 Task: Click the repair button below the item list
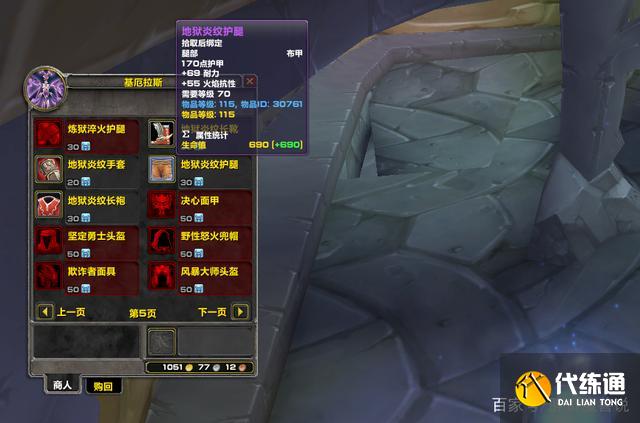(x=161, y=341)
